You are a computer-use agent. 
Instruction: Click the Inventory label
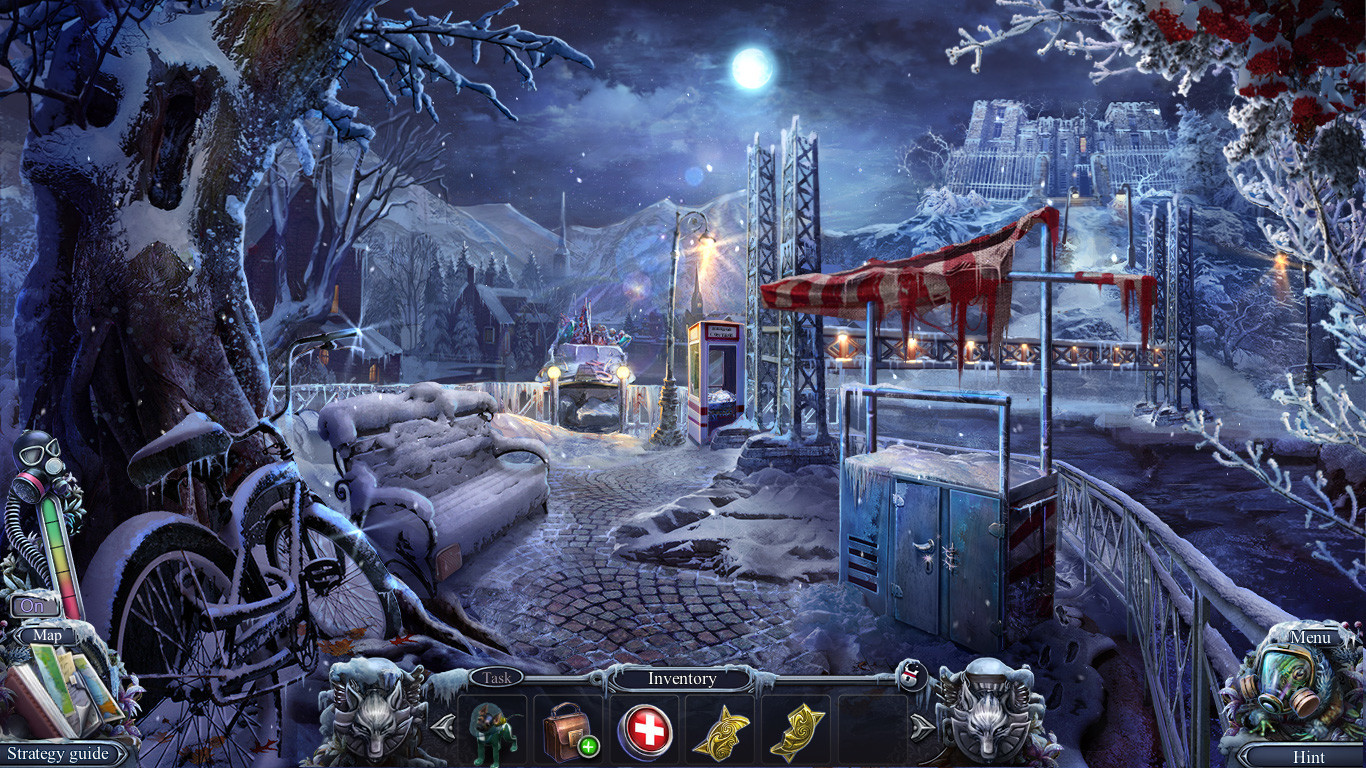coord(683,678)
